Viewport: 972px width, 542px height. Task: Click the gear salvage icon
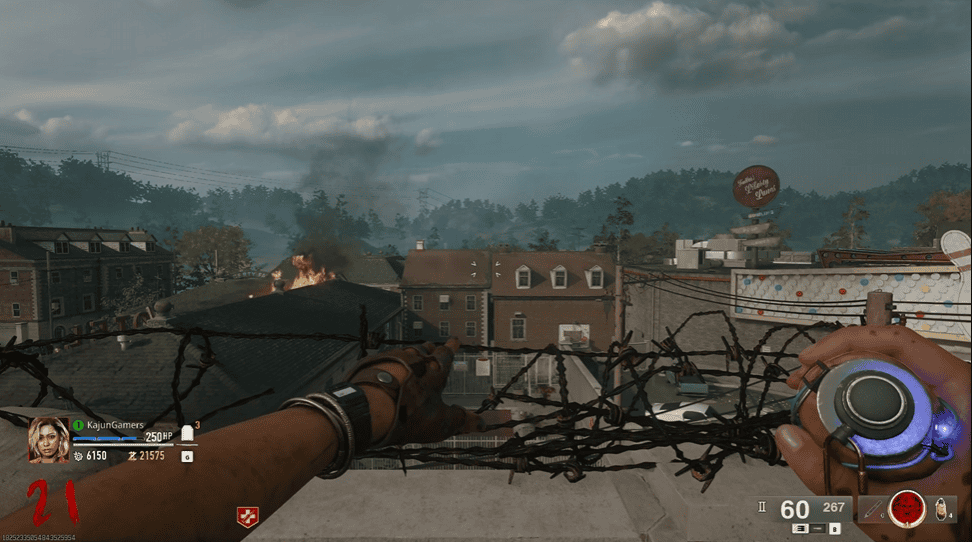[x=76, y=455]
